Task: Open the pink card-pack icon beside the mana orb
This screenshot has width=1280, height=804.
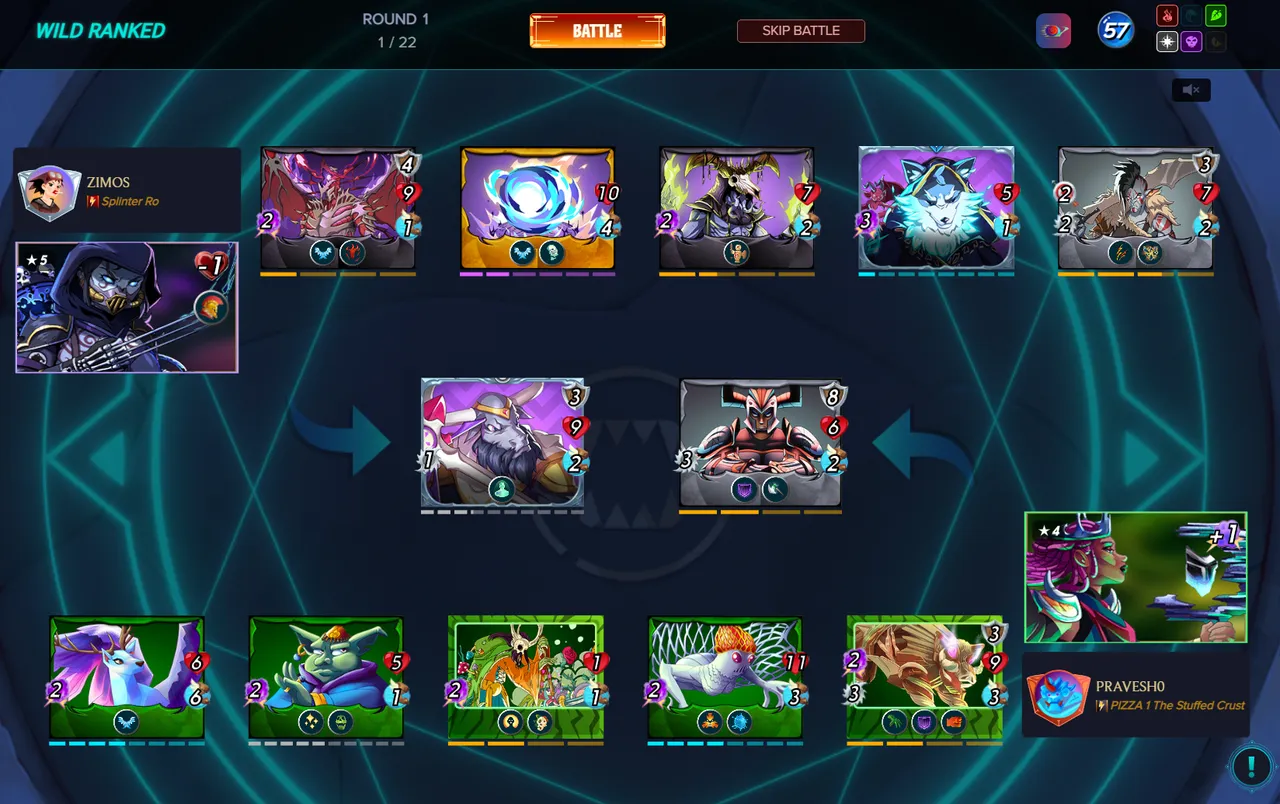Action: click(1054, 30)
